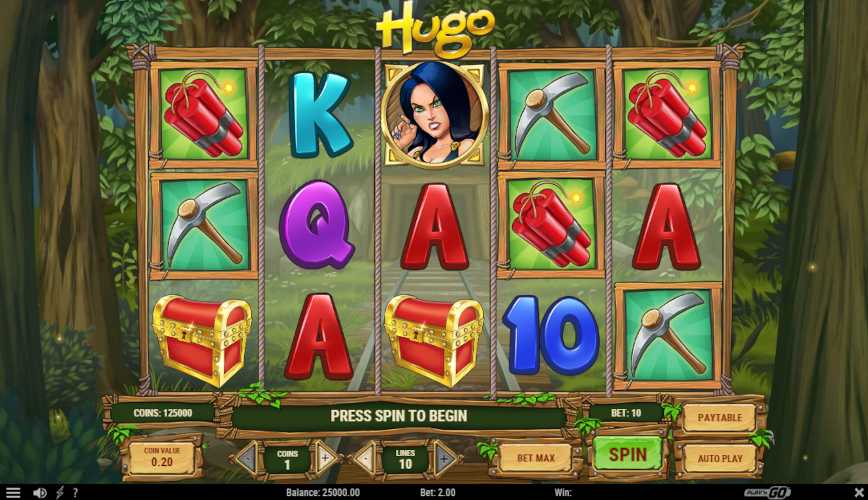Toggle fast play with the lightning bolt

coord(59,492)
